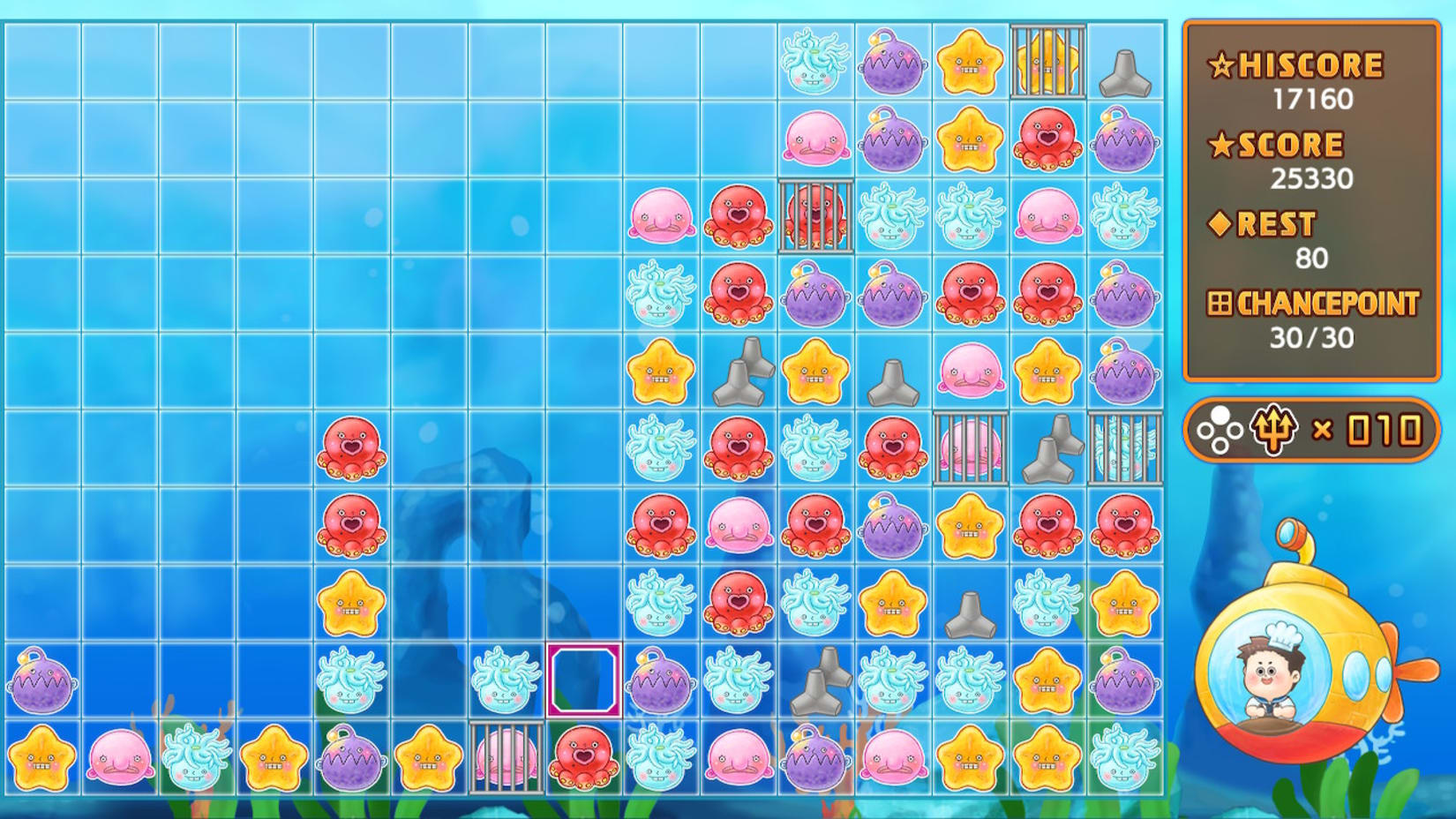Select the caged red octopus piece
This screenshot has height=819, width=1456.
(x=814, y=214)
